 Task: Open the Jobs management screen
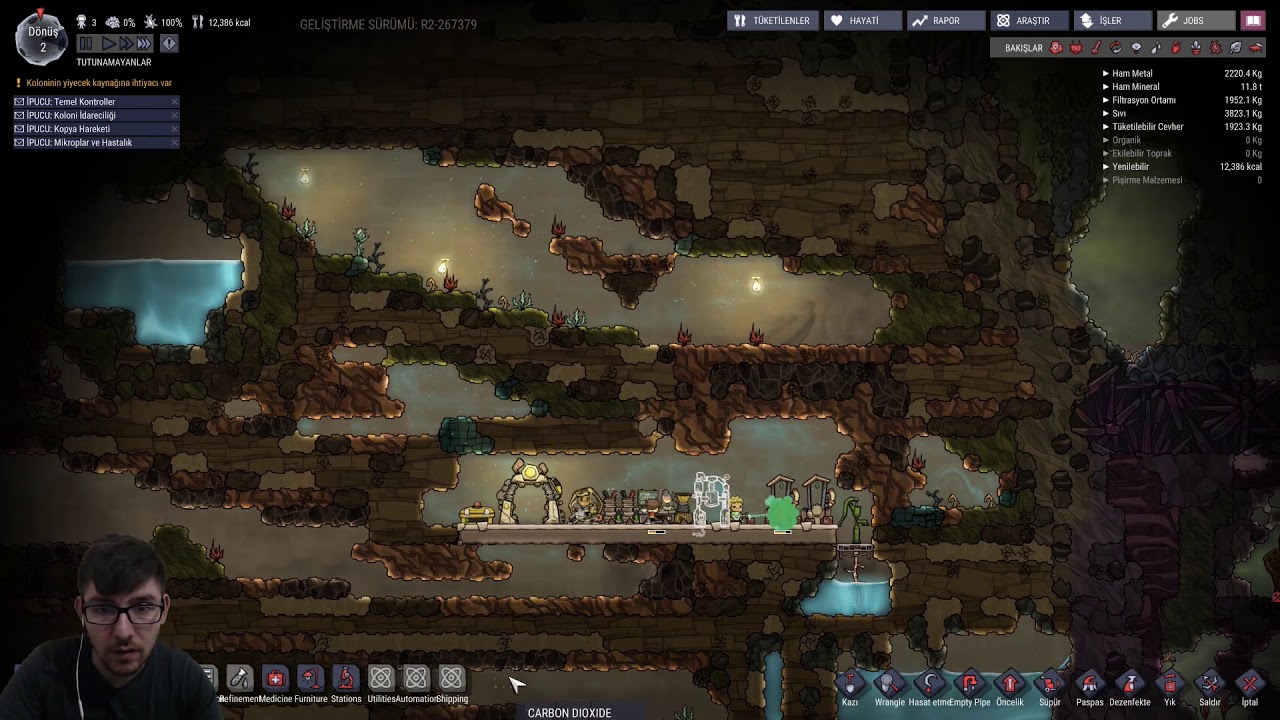coord(1193,20)
